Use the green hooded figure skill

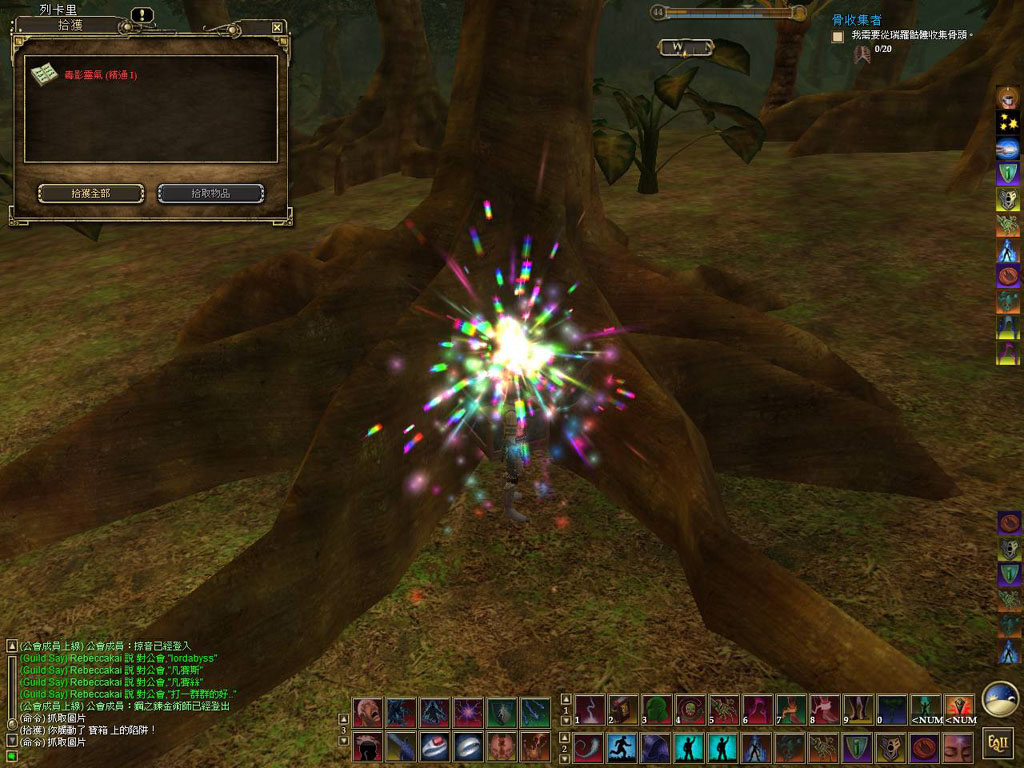click(x=656, y=711)
